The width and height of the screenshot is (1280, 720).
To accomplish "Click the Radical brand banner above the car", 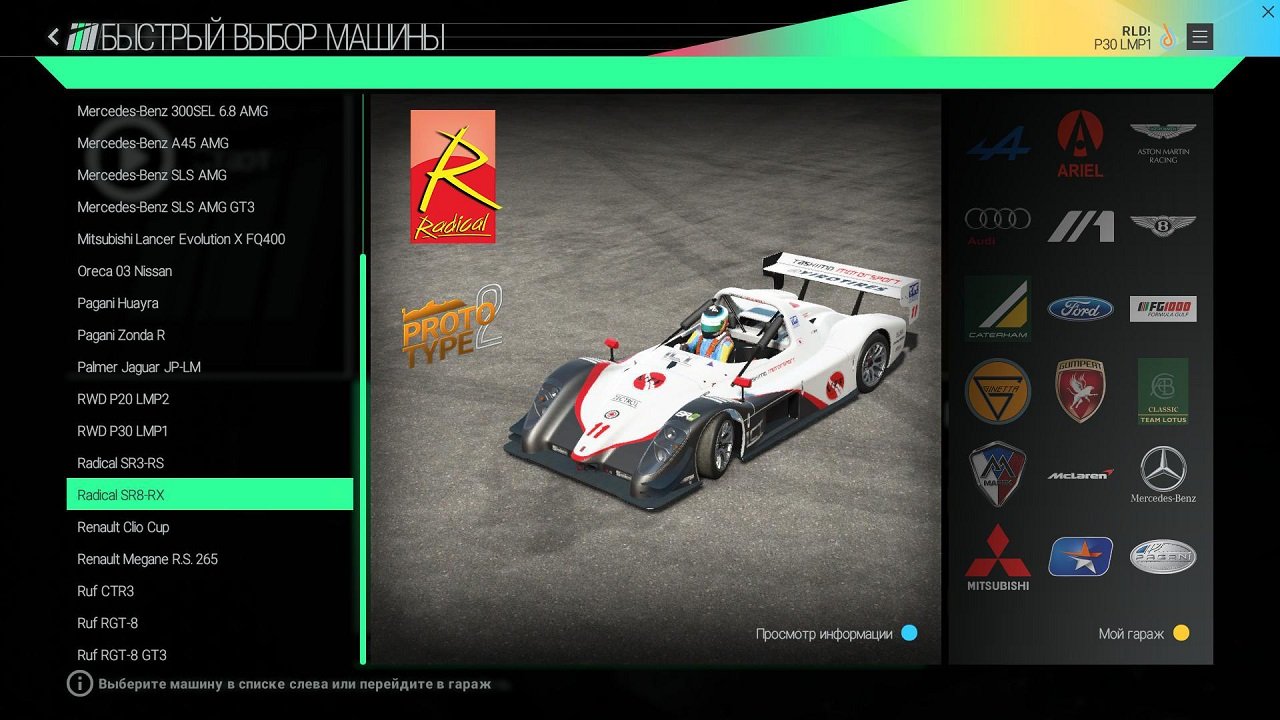I will [x=452, y=176].
